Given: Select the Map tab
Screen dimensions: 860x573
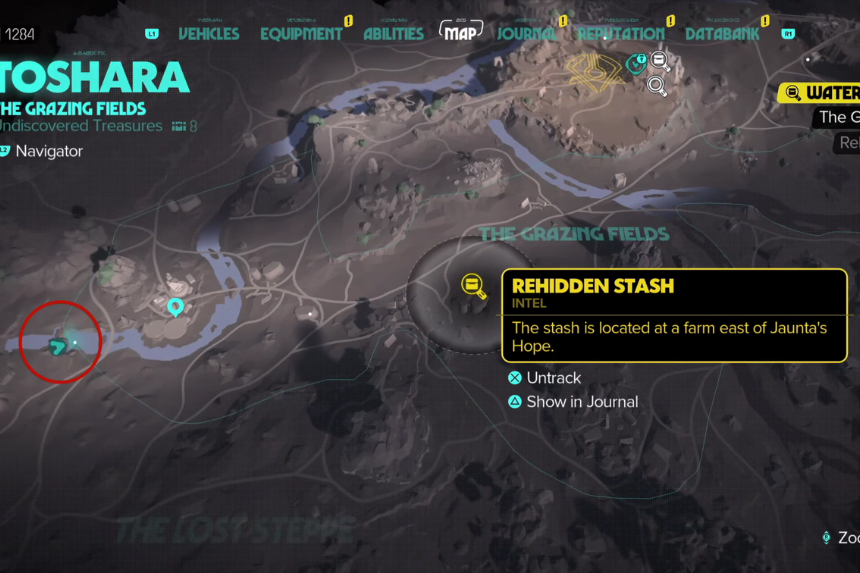Looking at the screenshot, I should pos(460,33).
